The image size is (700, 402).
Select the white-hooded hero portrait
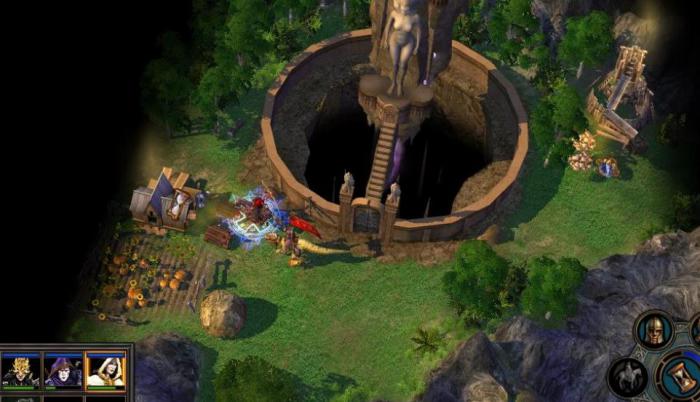click(105, 369)
